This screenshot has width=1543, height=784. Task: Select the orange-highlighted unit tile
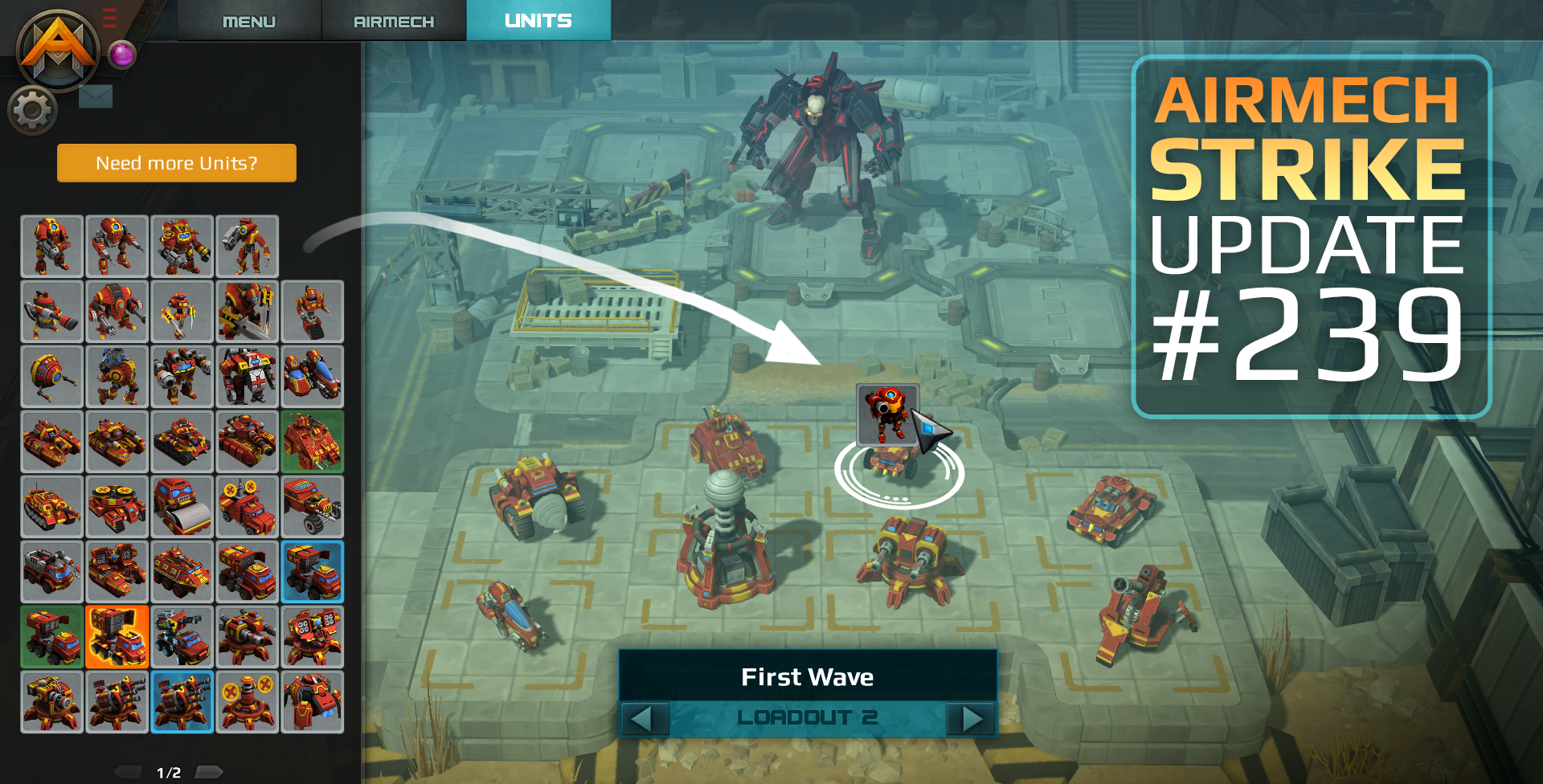[117, 637]
